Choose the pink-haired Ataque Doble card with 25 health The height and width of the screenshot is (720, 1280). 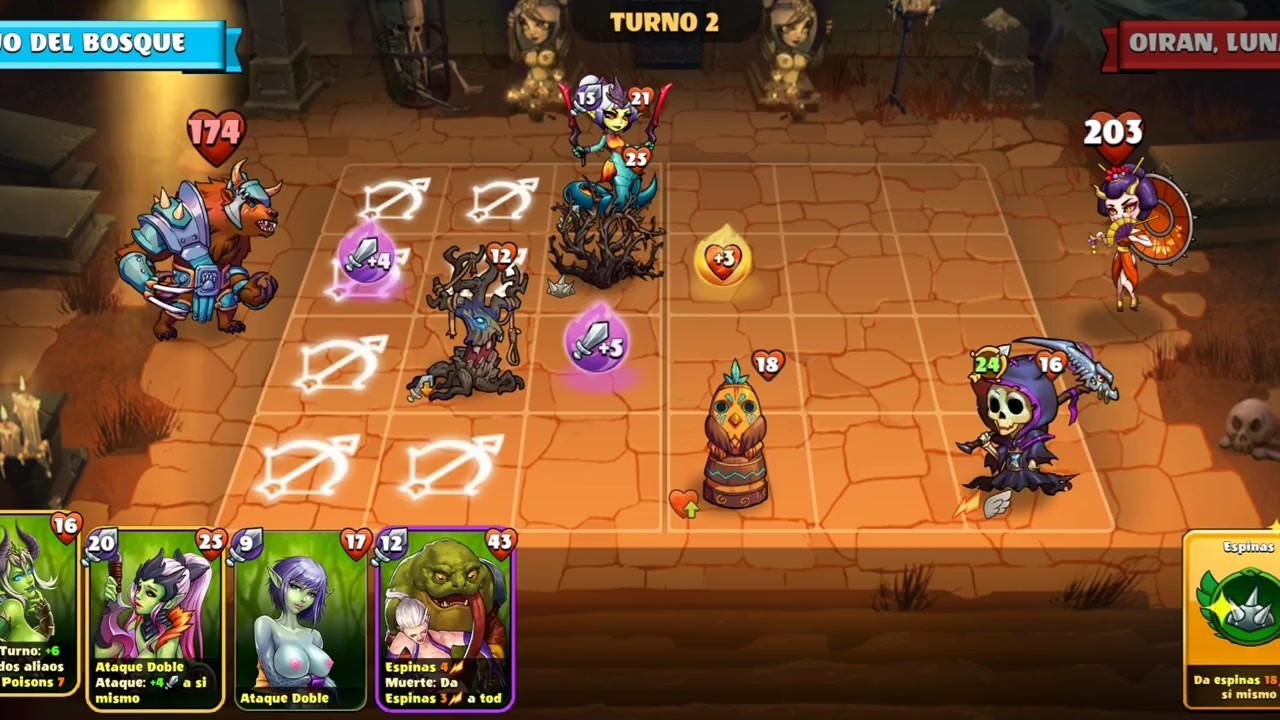point(155,620)
